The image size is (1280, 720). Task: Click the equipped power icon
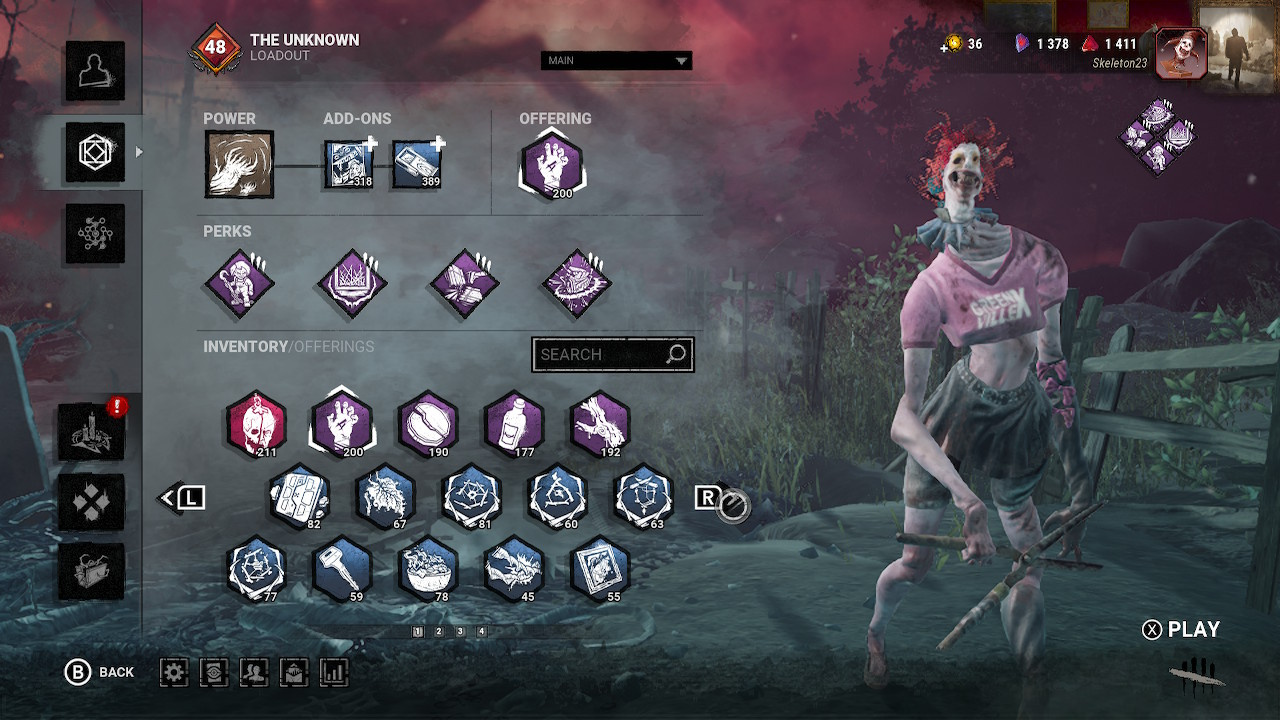239,164
